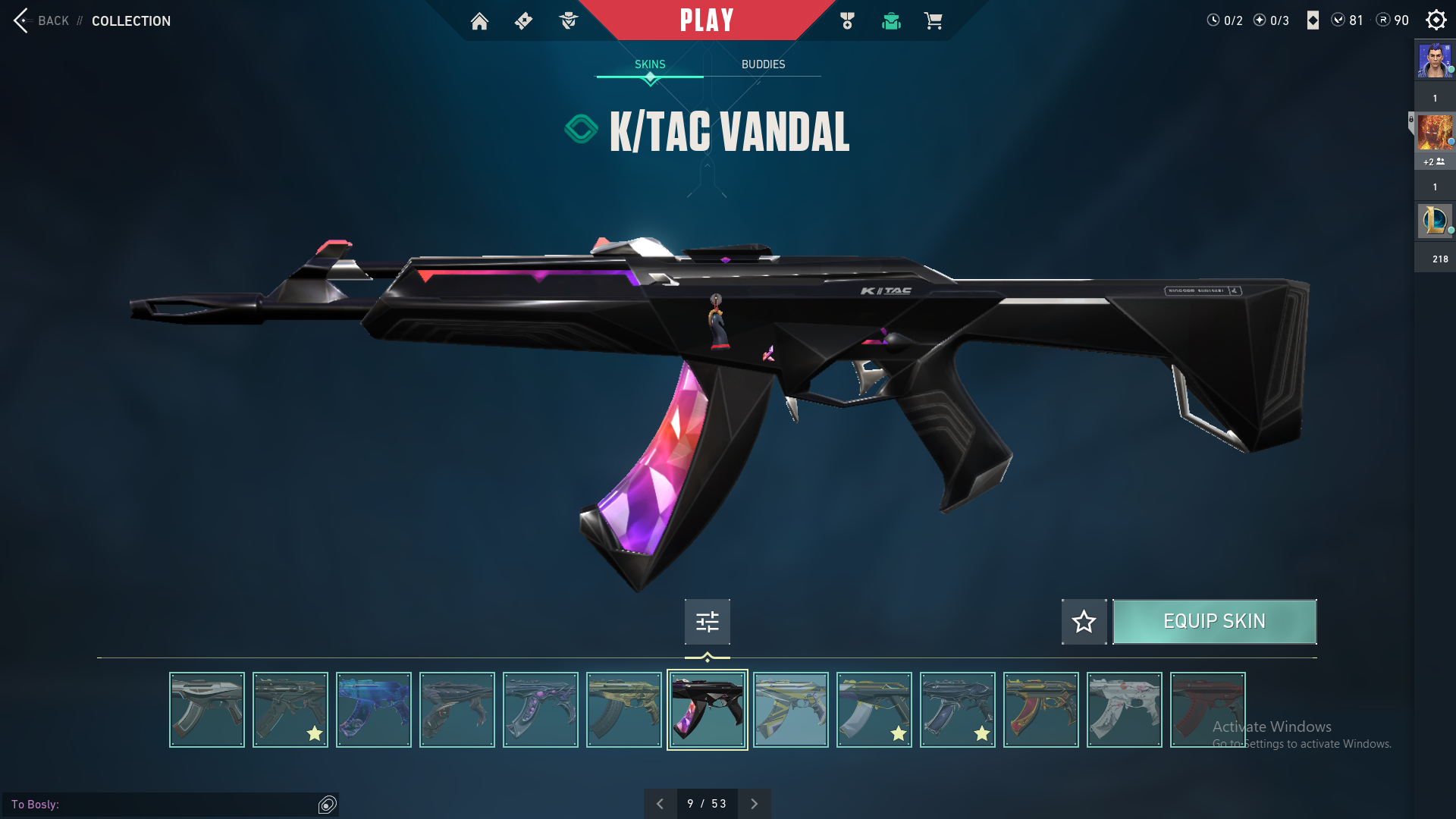This screenshot has width=1456, height=819.
Task: Go to the next page of skins
Action: (x=755, y=804)
